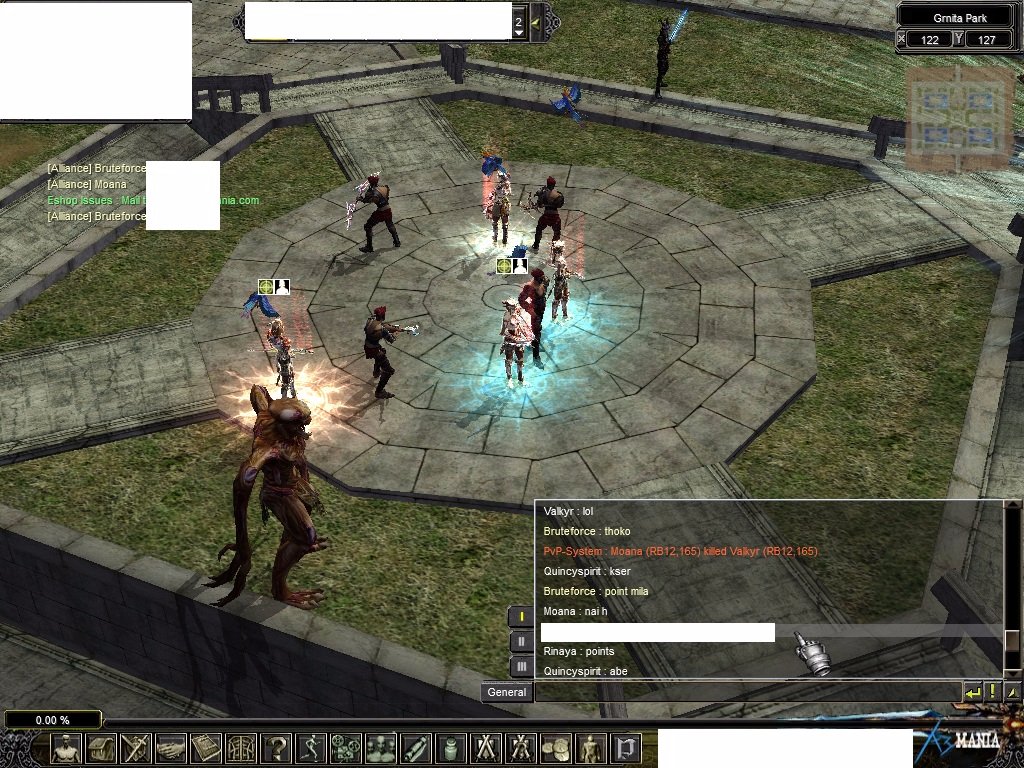Switch to chat tab I

click(x=521, y=617)
